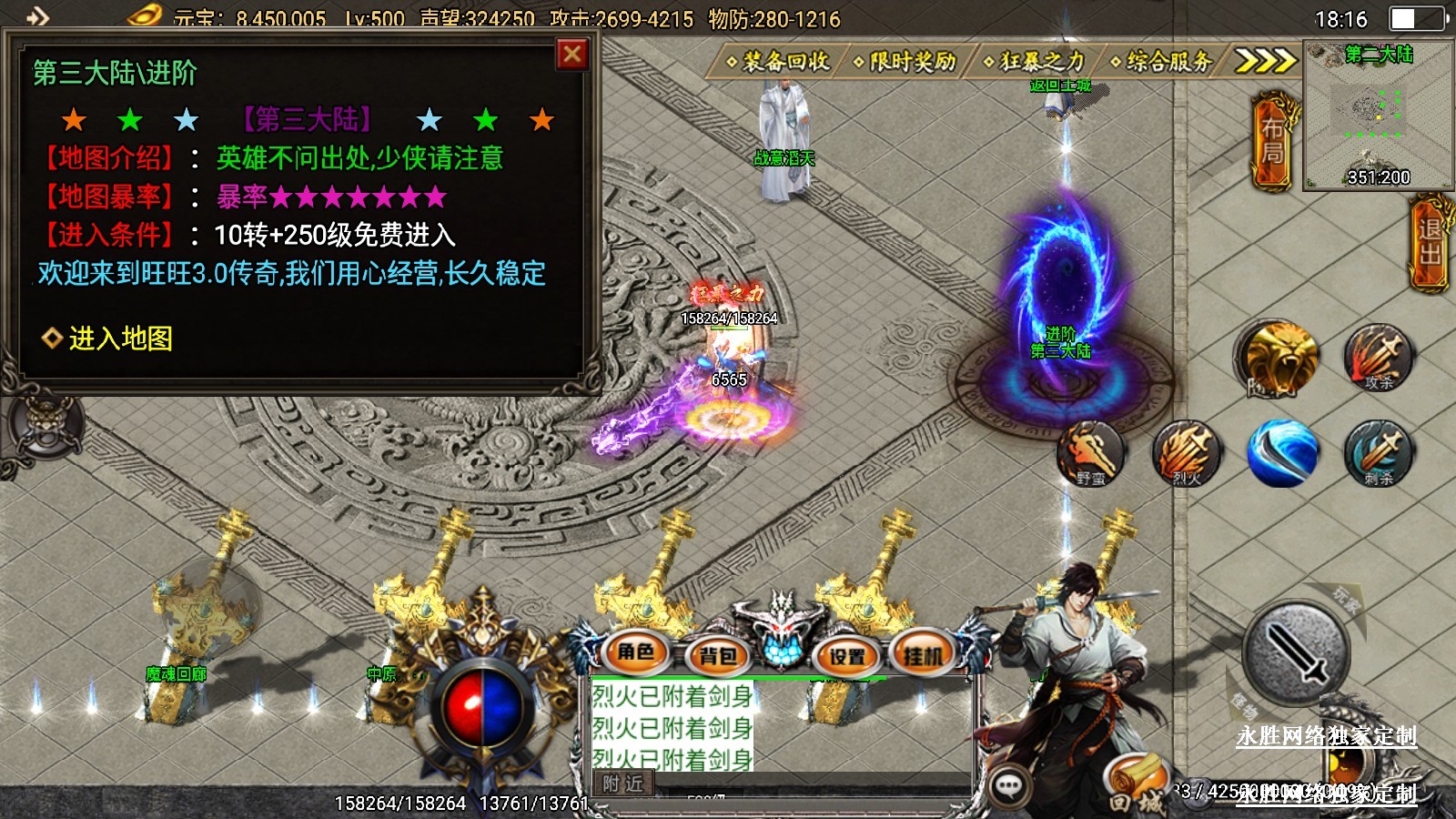1456x819 pixels.
Task: Hit the large sword attack button
Action: (x=1296, y=652)
